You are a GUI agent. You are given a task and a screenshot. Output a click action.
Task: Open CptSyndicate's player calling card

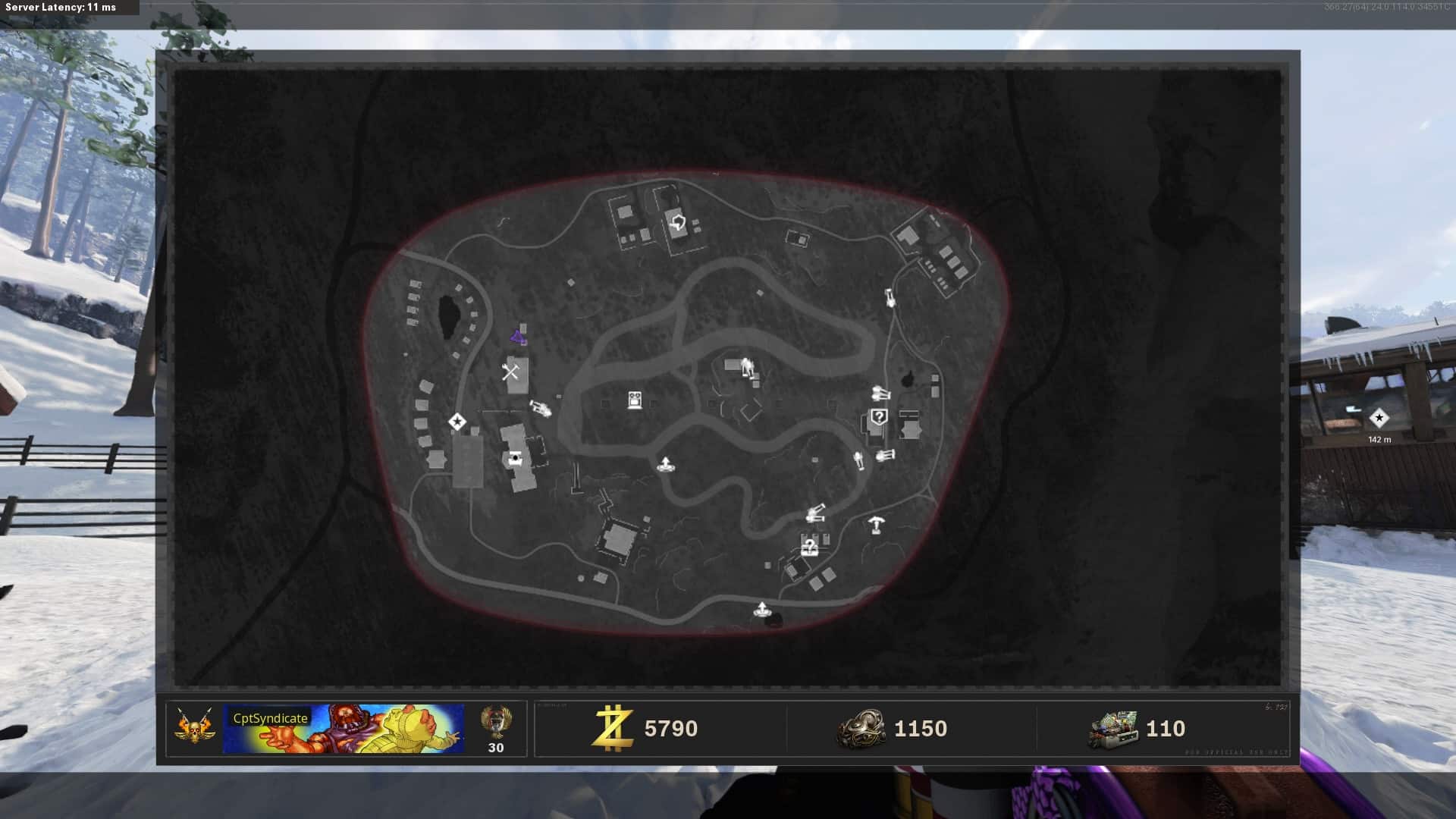point(343,729)
